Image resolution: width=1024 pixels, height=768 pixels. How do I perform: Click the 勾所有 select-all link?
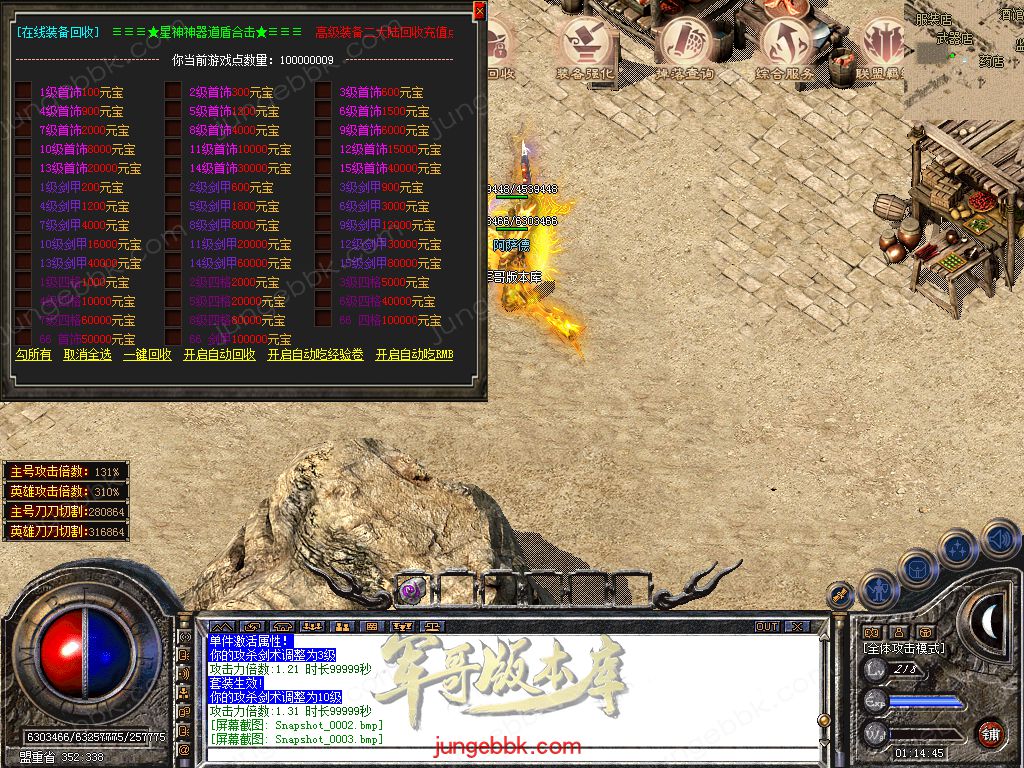pyautogui.click(x=33, y=355)
